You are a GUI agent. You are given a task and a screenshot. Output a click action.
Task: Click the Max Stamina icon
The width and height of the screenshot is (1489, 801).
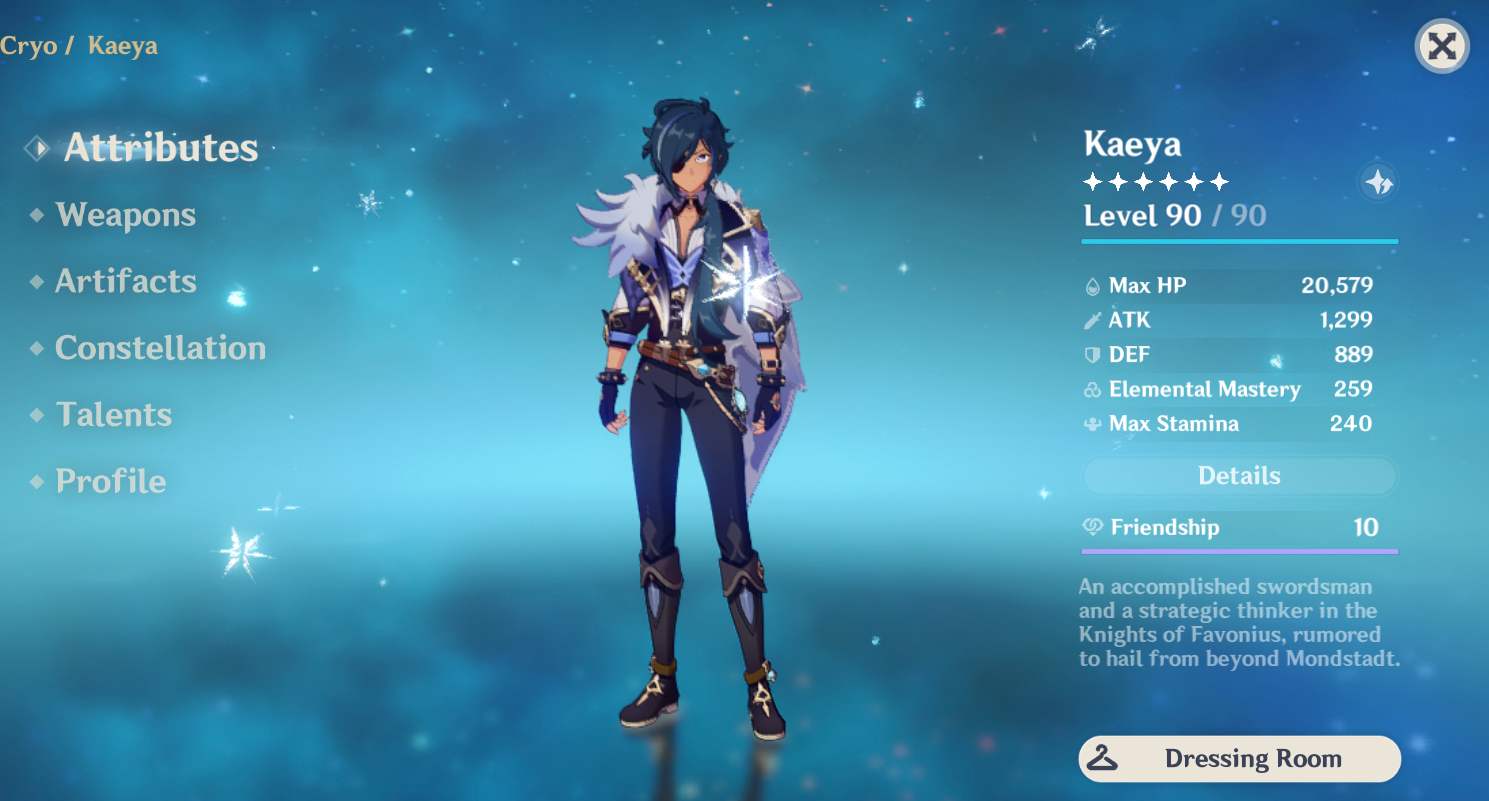pos(1094,424)
